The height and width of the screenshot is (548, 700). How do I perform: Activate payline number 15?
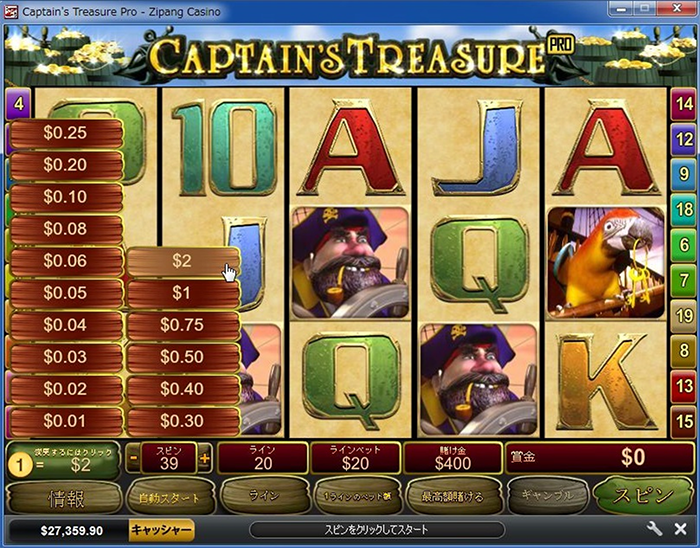tap(684, 421)
